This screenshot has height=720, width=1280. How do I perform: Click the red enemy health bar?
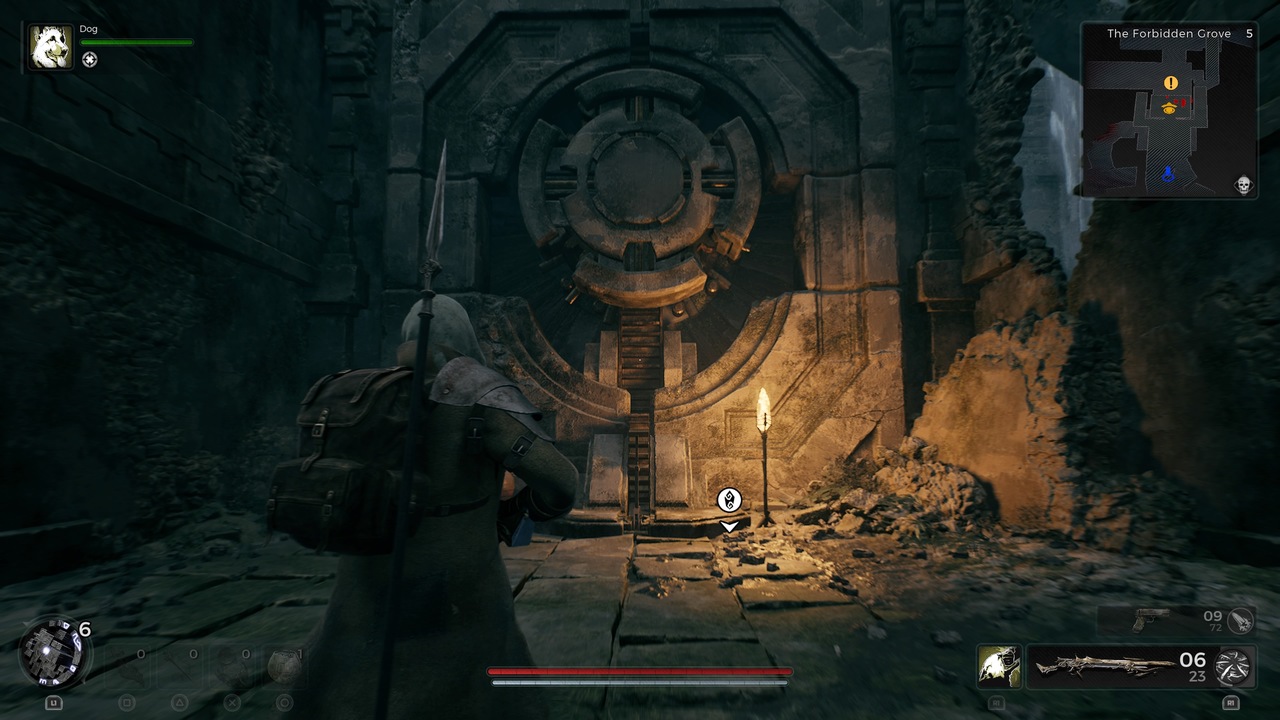[638, 671]
